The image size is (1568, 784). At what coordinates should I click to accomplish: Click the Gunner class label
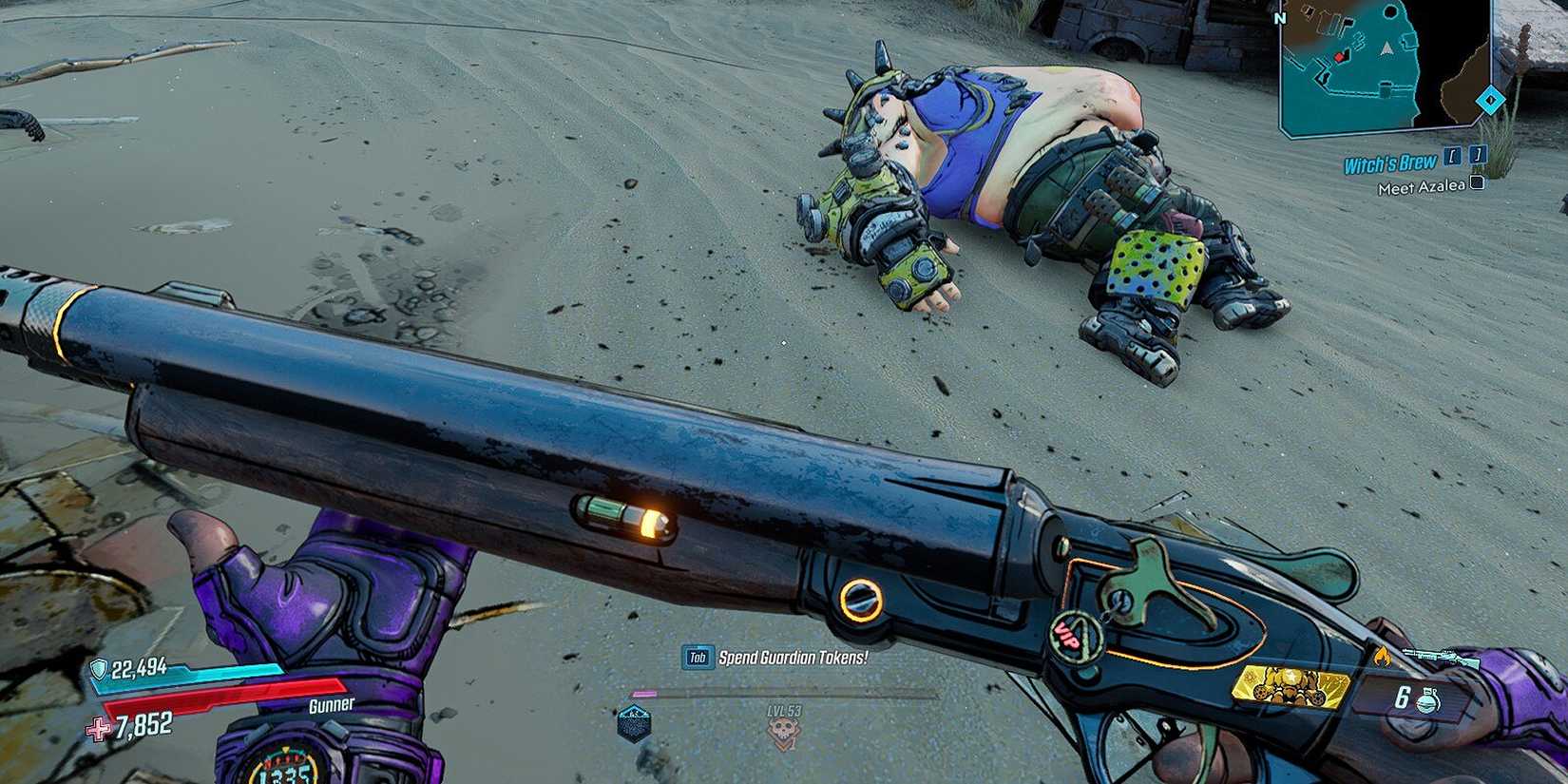coord(331,704)
